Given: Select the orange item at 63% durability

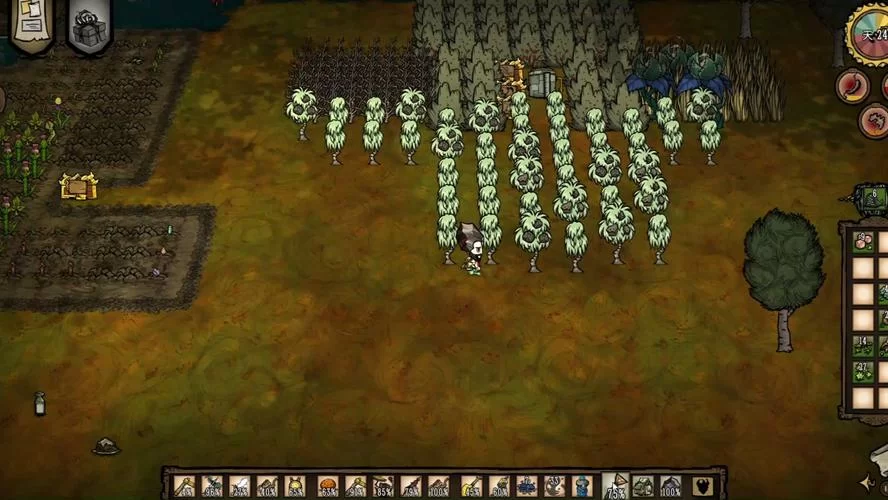Looking at the screenshot, I should 327,486.
